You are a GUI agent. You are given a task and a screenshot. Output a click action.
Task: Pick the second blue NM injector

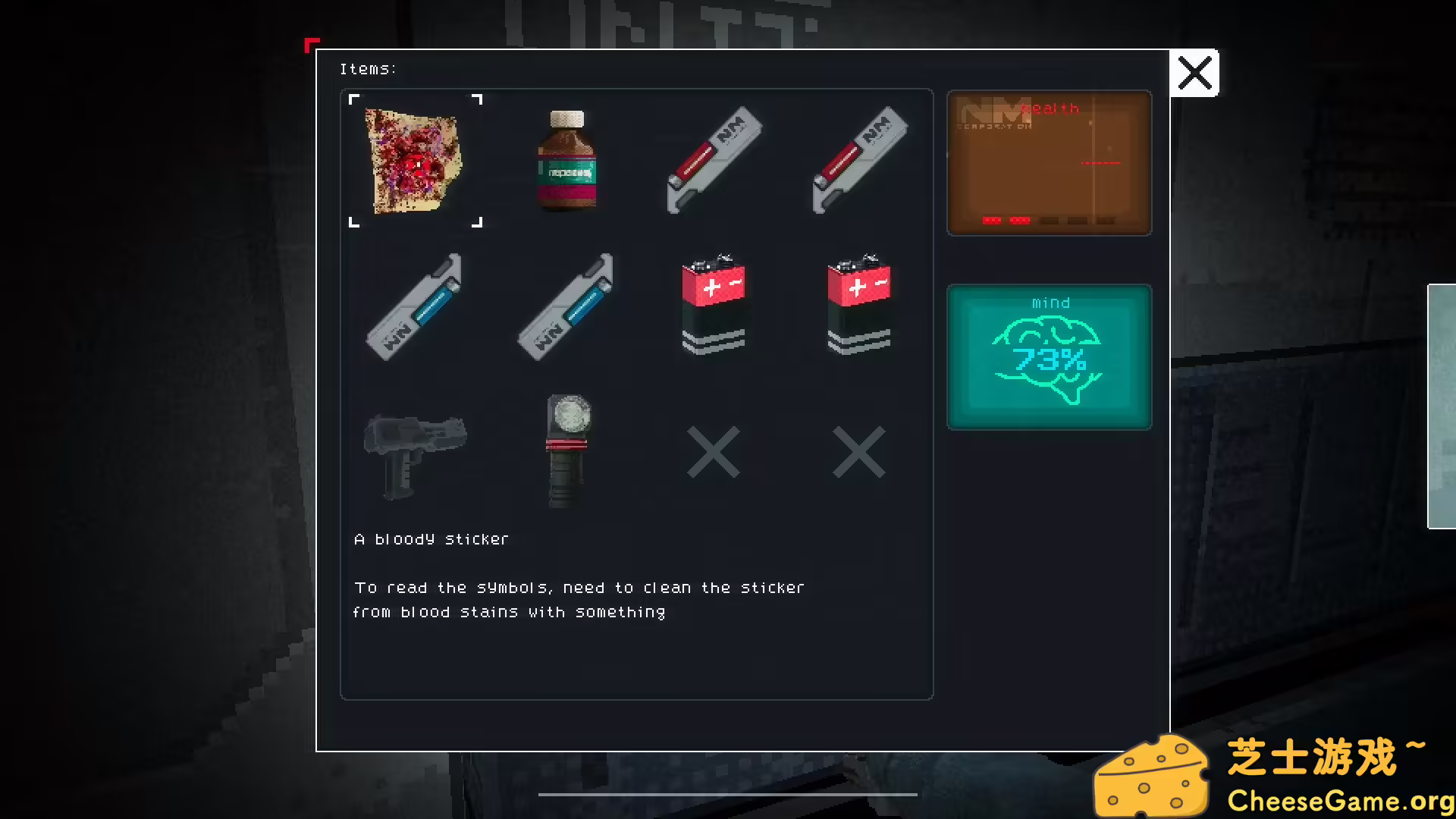click(567, 306)
